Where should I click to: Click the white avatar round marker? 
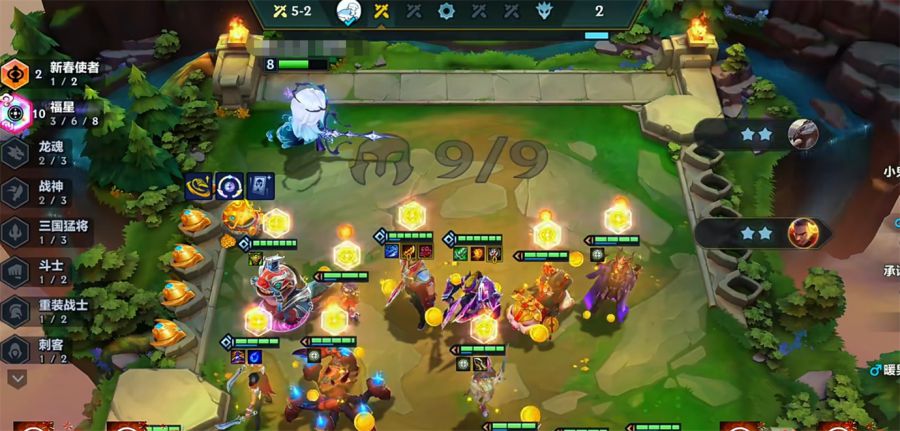(348, 12)
